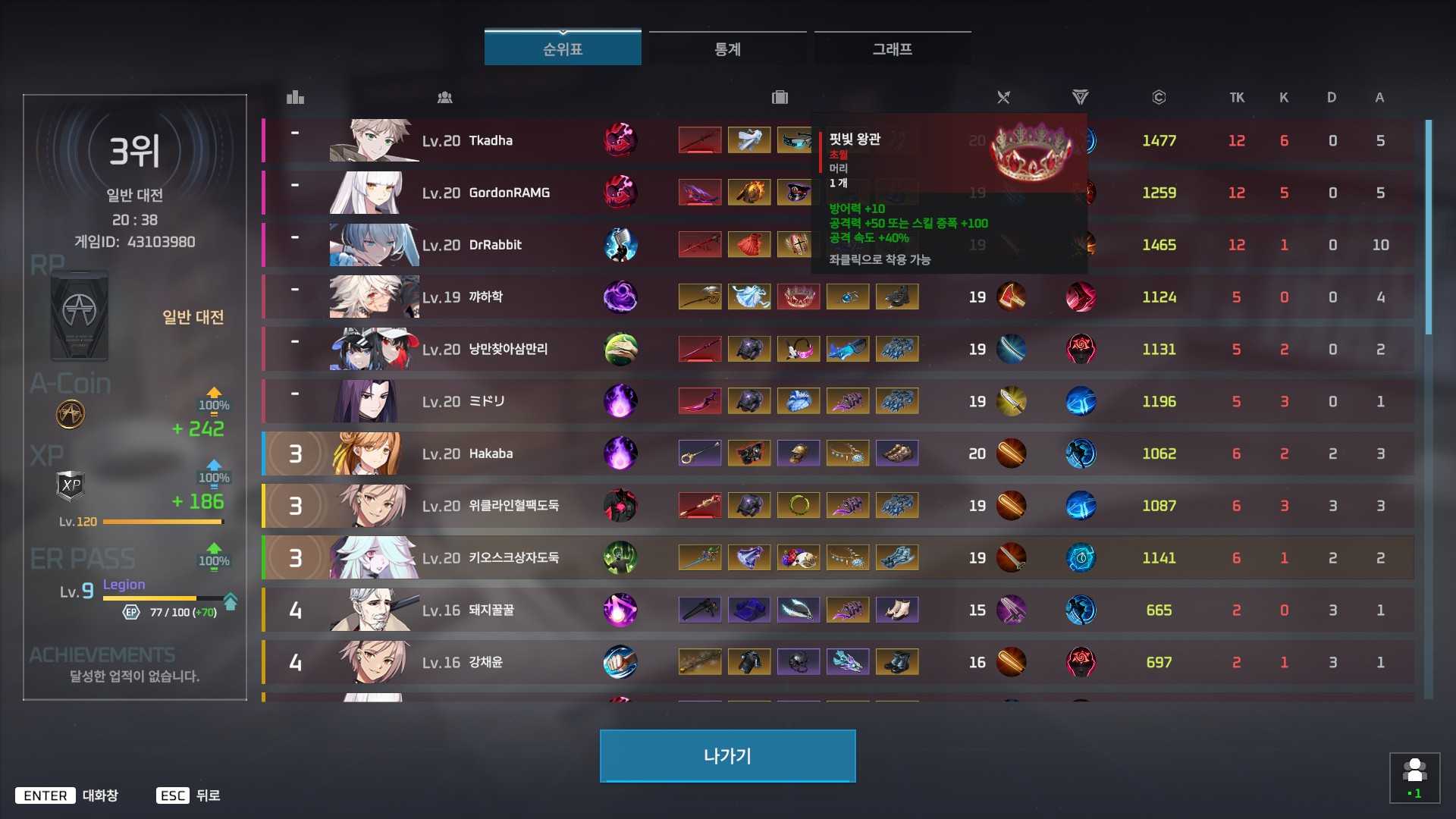
Task: Open the 그래프 tab
Action: tap(892, 49)
